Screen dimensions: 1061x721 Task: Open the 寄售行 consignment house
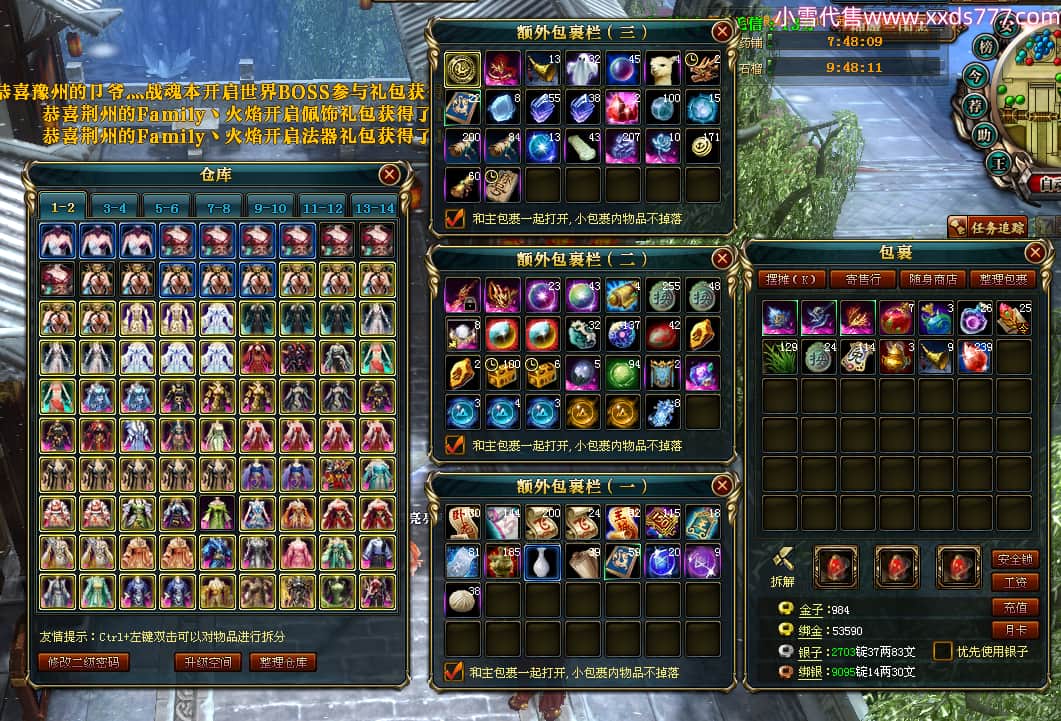pyautogui.click(x=862, y=279)
